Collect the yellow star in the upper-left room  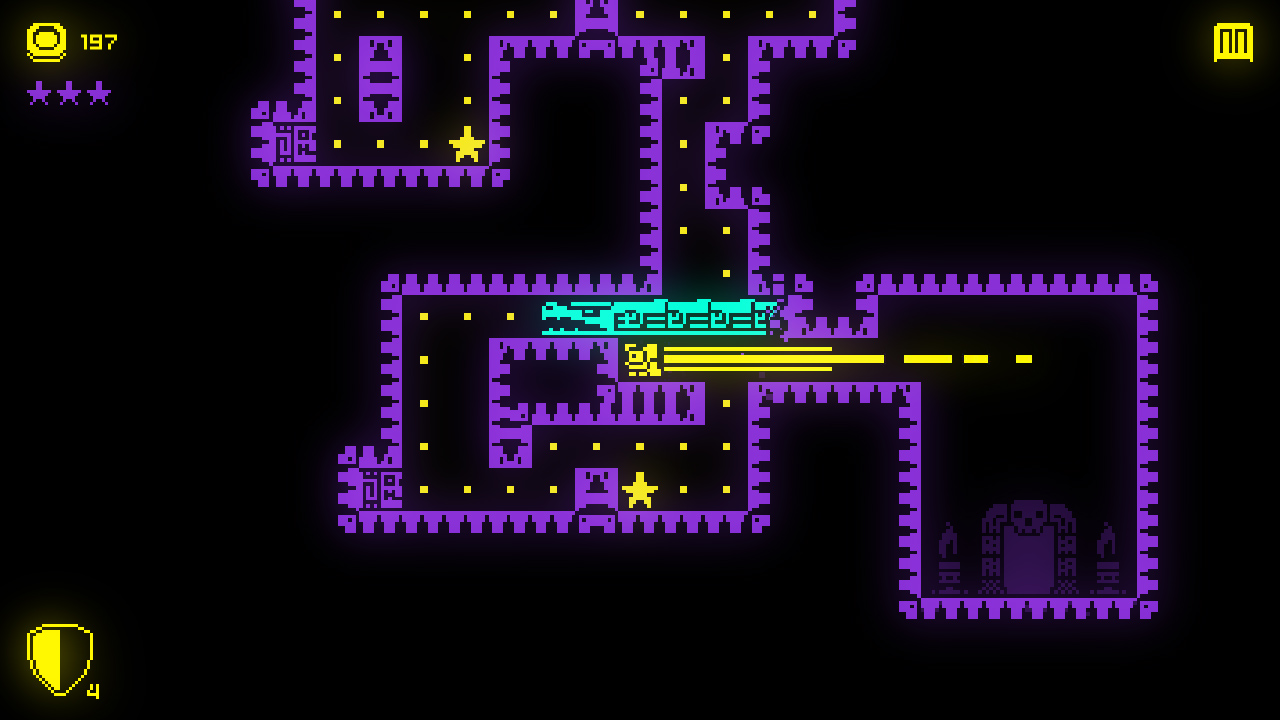(465, 146)
